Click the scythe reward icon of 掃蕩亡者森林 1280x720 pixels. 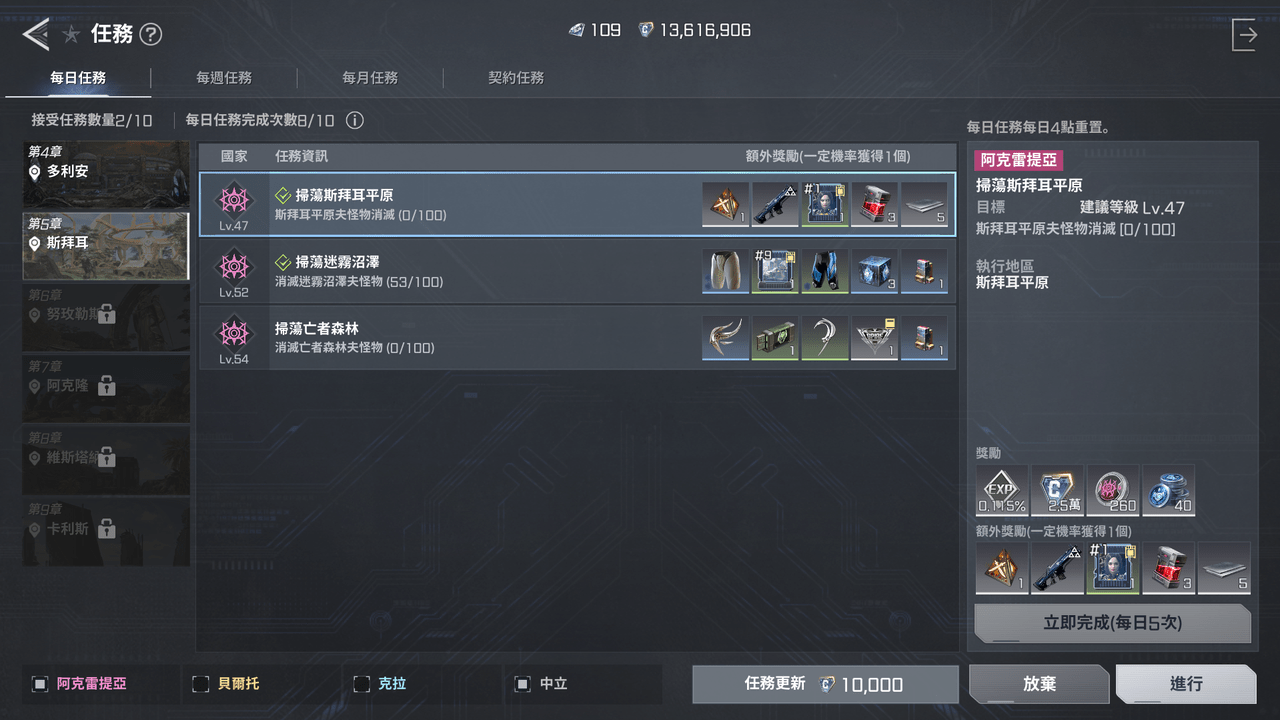click(x=825, y=338)
